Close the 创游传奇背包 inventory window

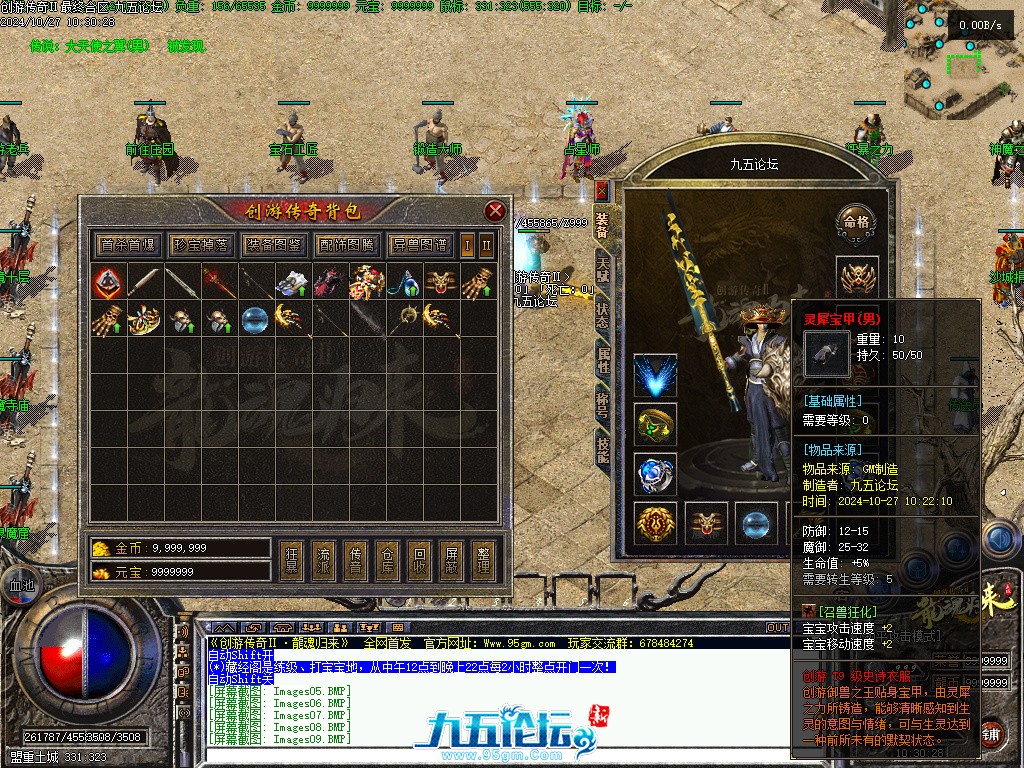tap(494, 211)
